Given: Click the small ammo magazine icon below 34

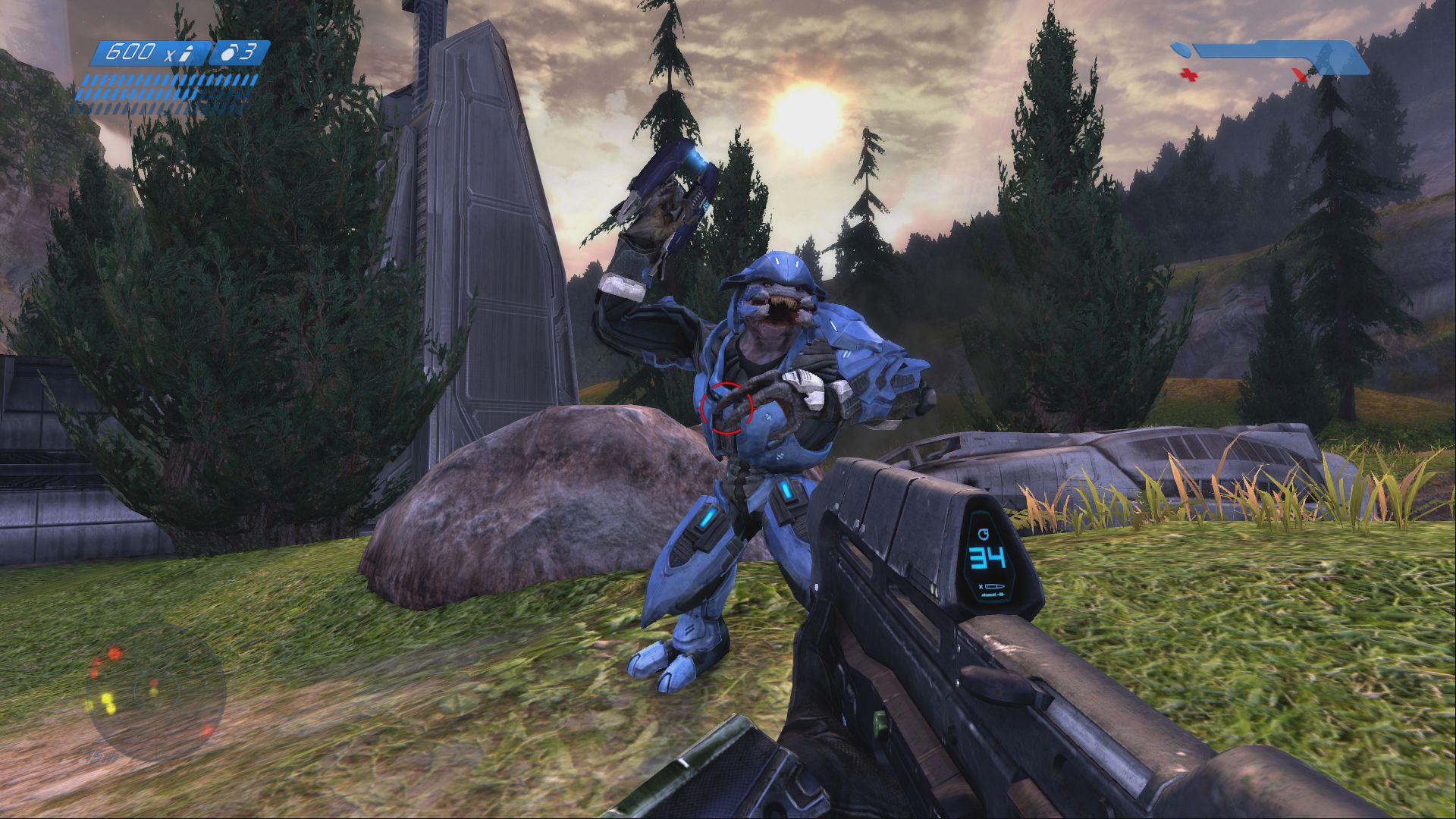Looking at the screenshot, I should [994, 587].
